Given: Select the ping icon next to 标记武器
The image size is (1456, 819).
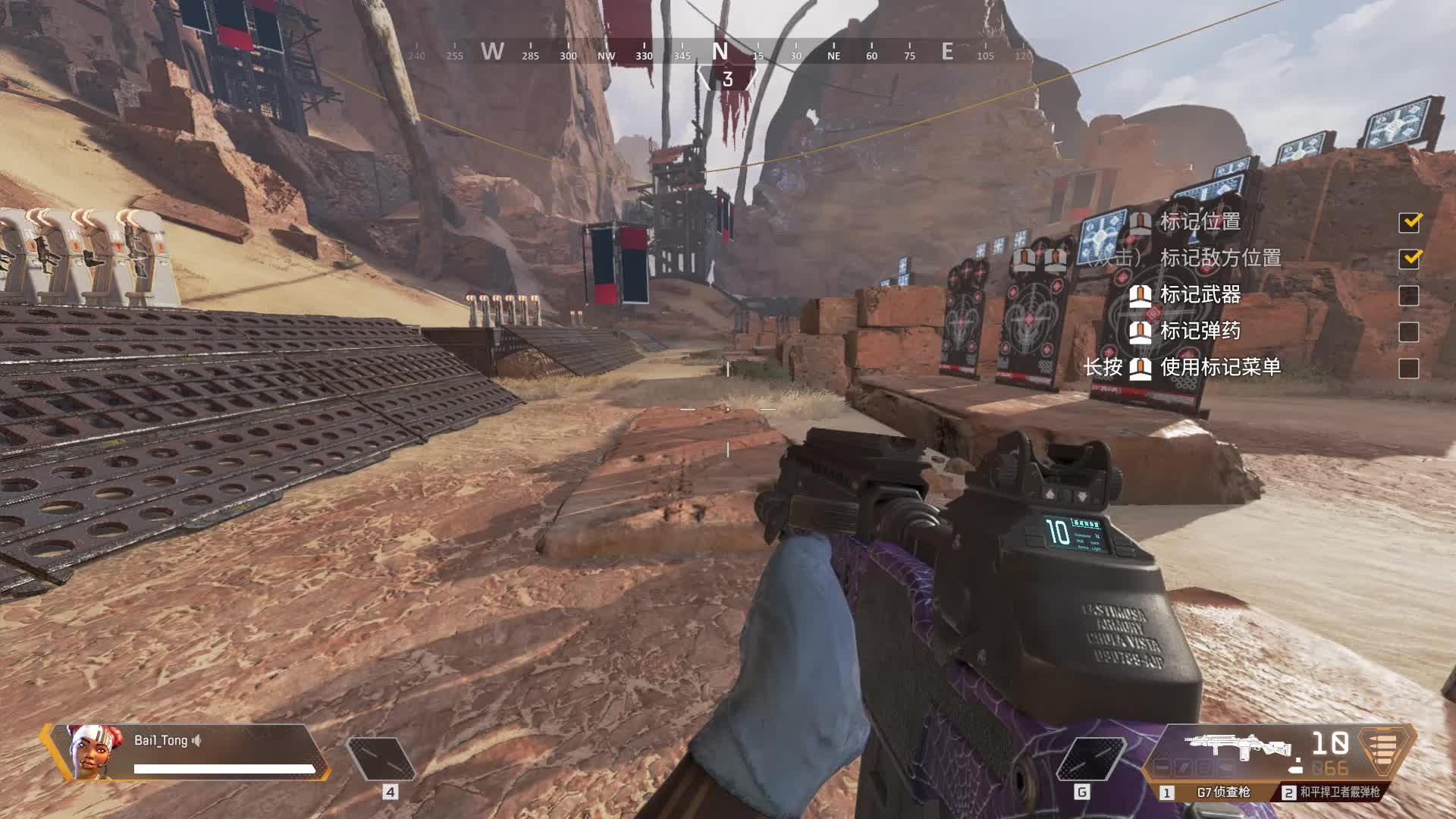Looking at the screenshot, I should 1141,296.
